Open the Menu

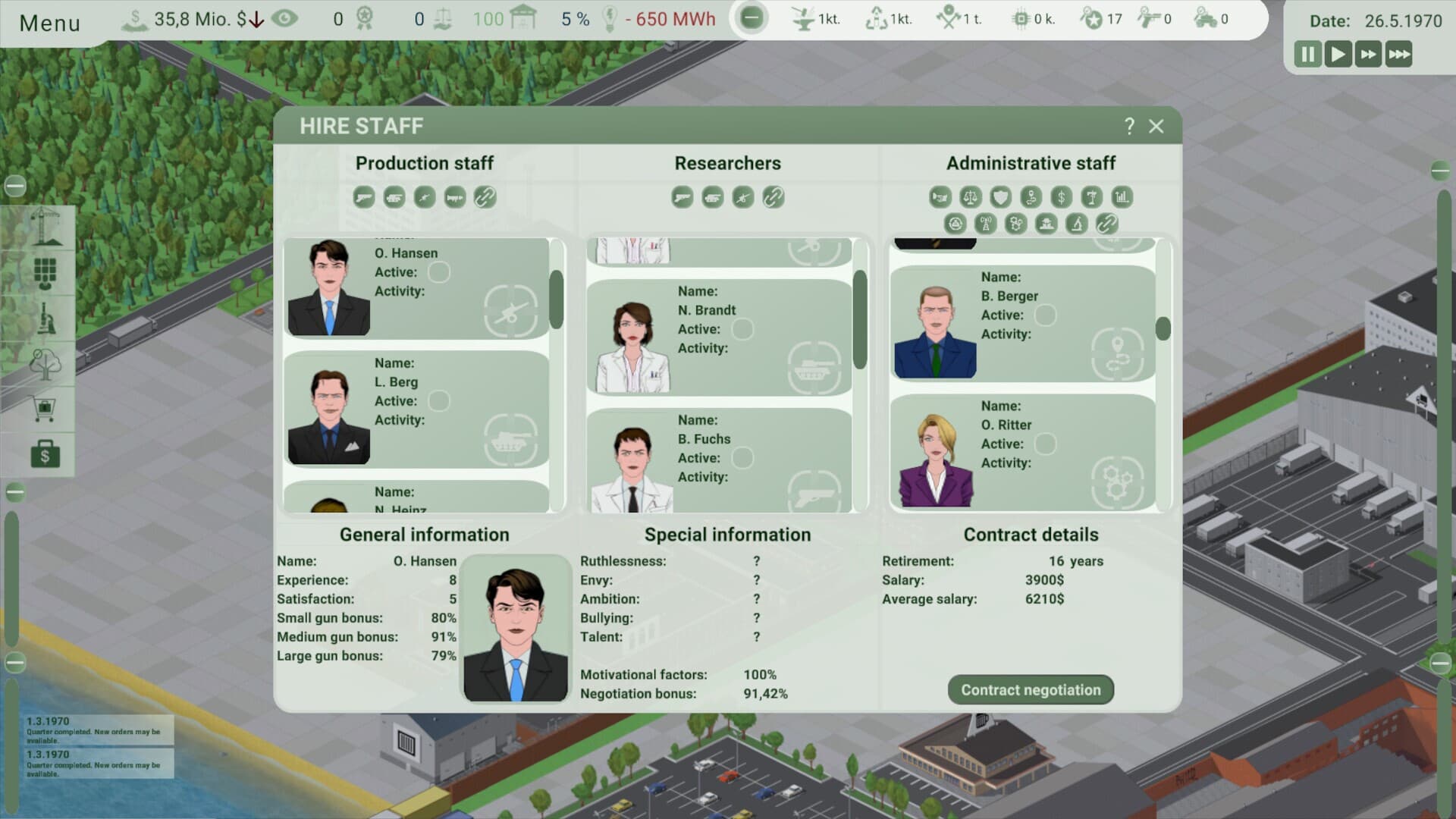click(x=49, y=23)
